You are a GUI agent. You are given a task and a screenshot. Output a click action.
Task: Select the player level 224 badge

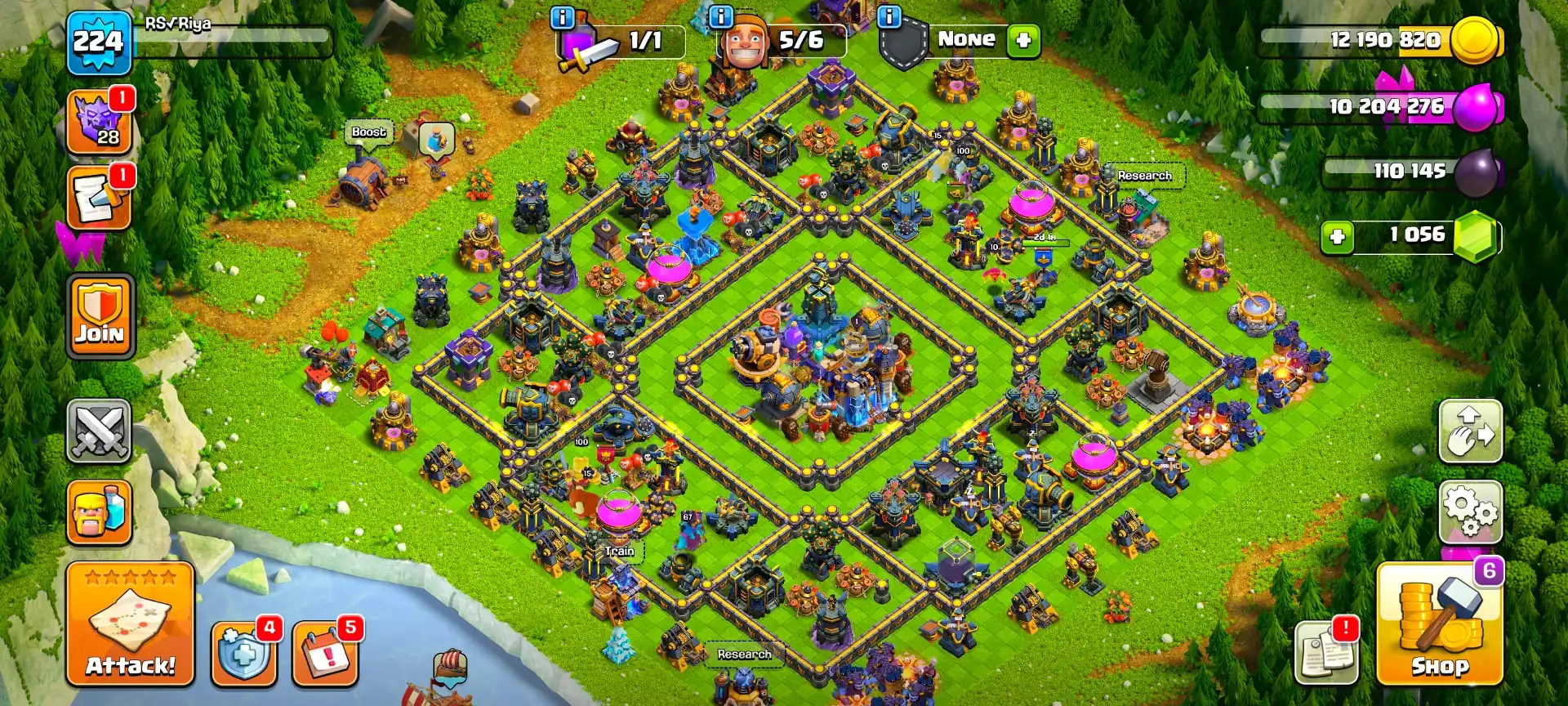[98, 41]
